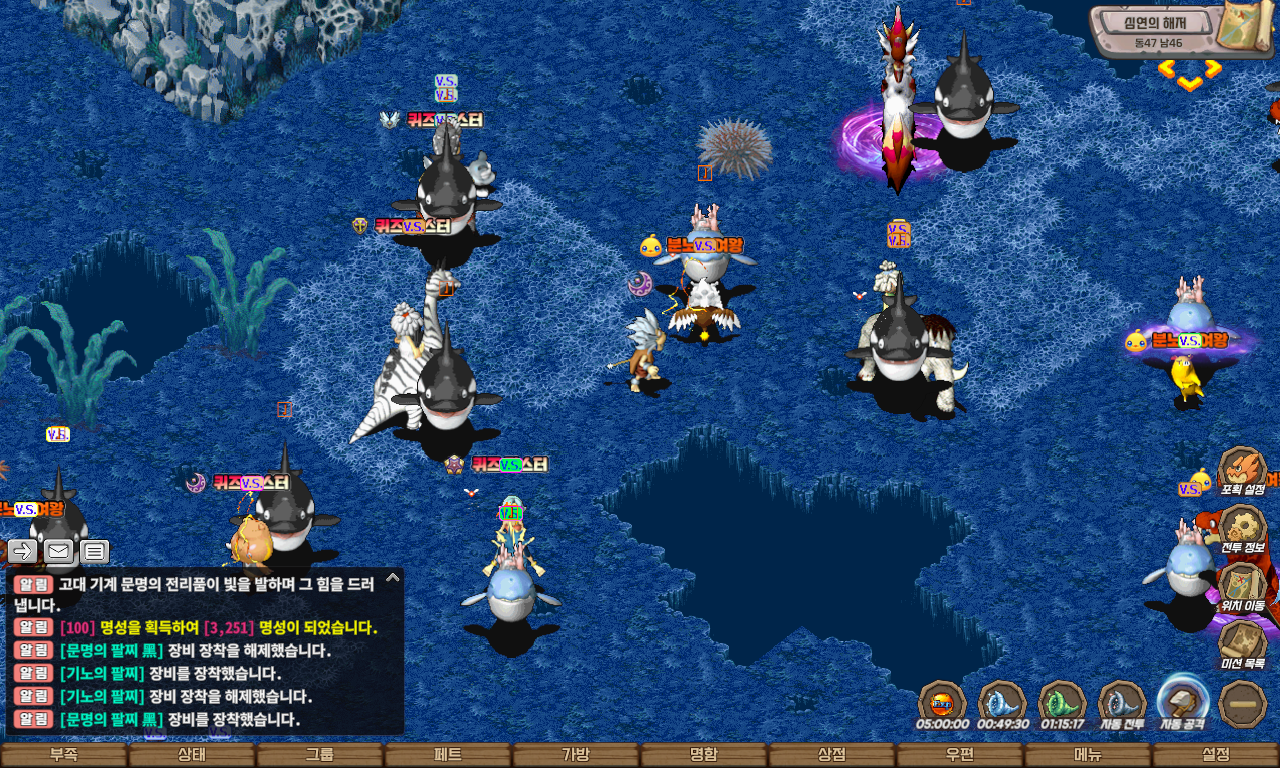Image resolution: width=1280 pixels, height=768 pixels.
Task: Open the 메뉴 (menu) button
Action: click(x=1088, y=755)
